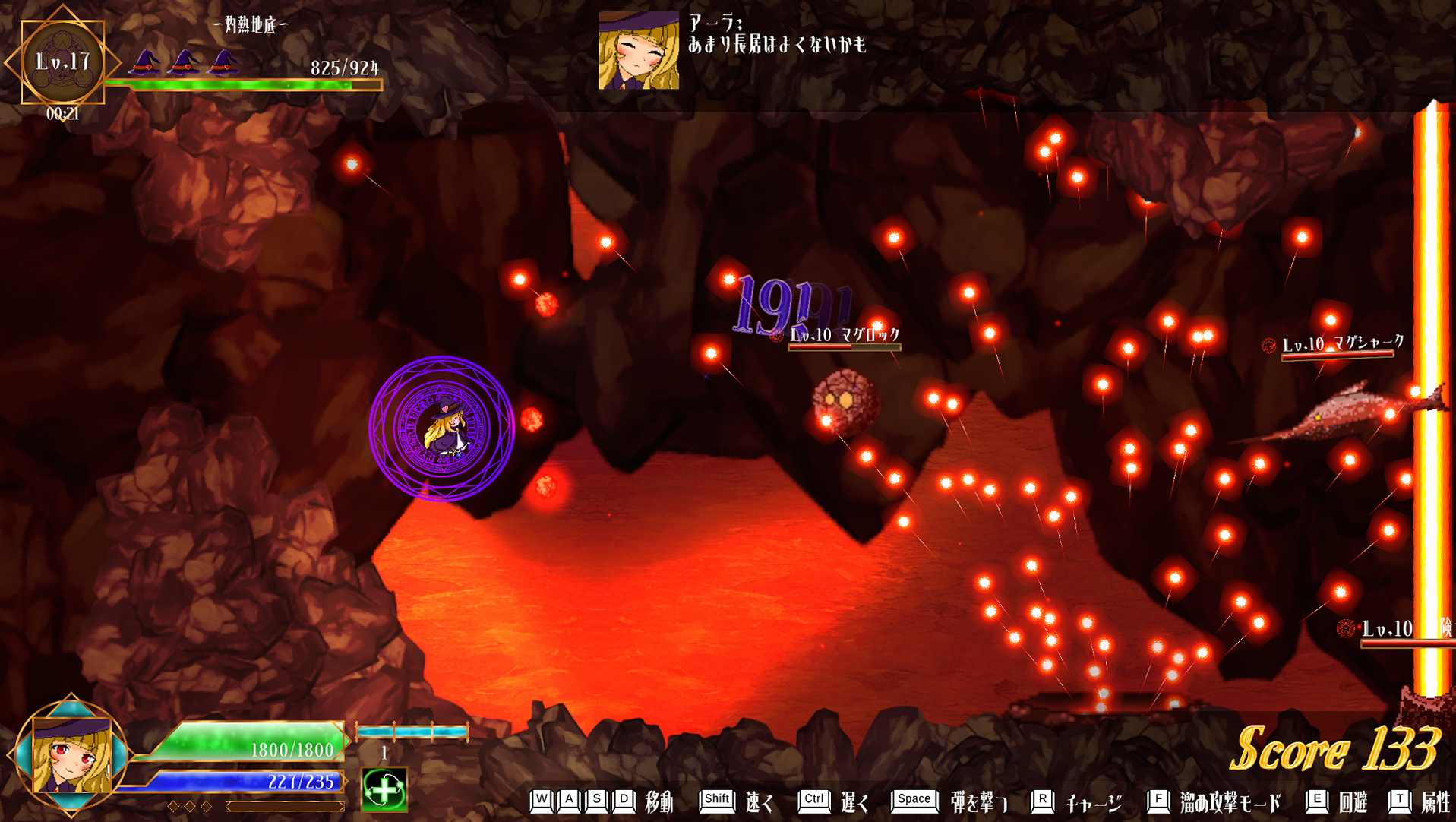Activate the green cross healing skill icon

click(384, 789)
